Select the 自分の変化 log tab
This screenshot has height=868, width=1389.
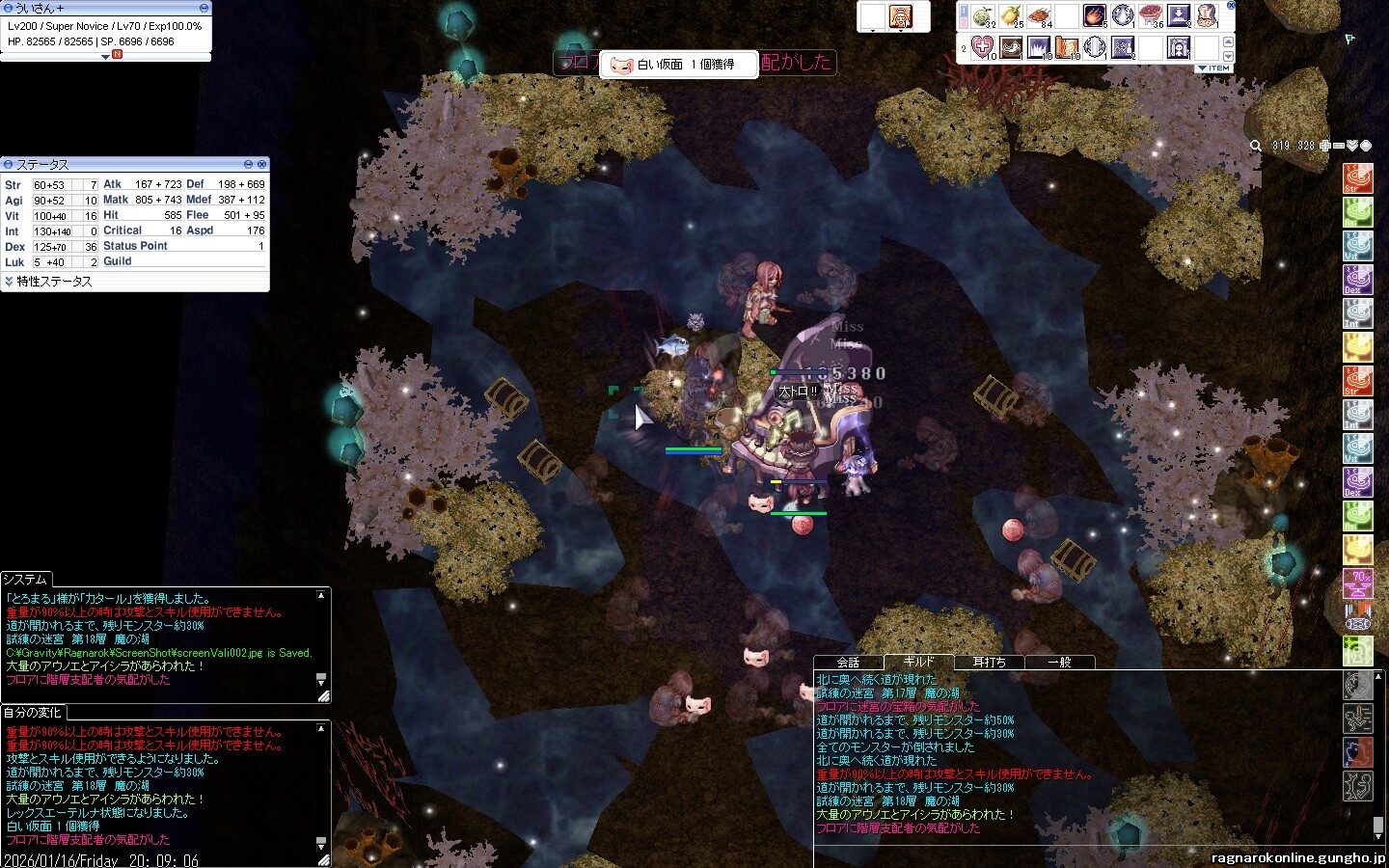[32, 712]
